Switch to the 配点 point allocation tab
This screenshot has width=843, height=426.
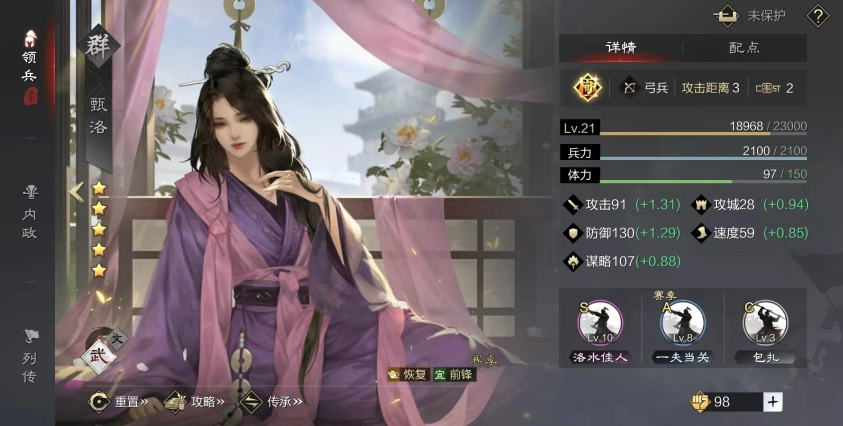(x=744, y=47)
